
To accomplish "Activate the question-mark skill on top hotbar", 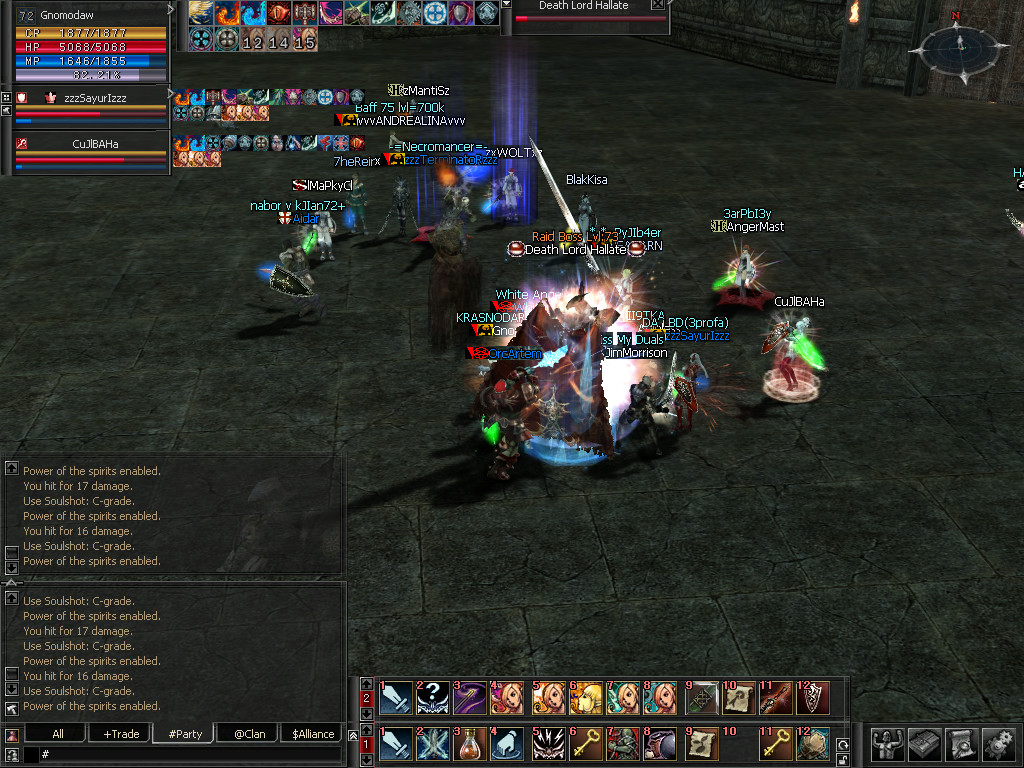I will pos(432,697).
